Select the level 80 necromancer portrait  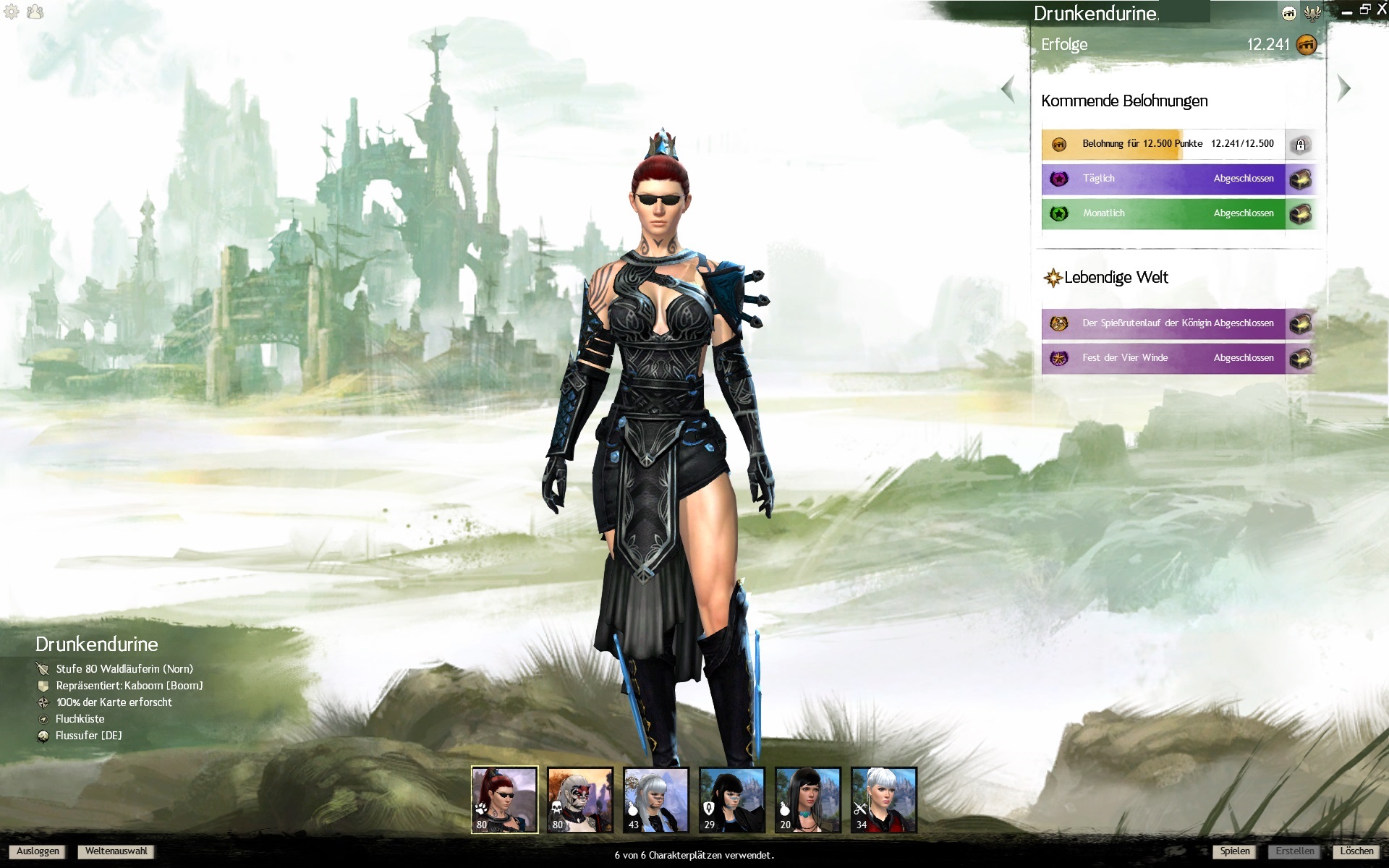[580, 799]
